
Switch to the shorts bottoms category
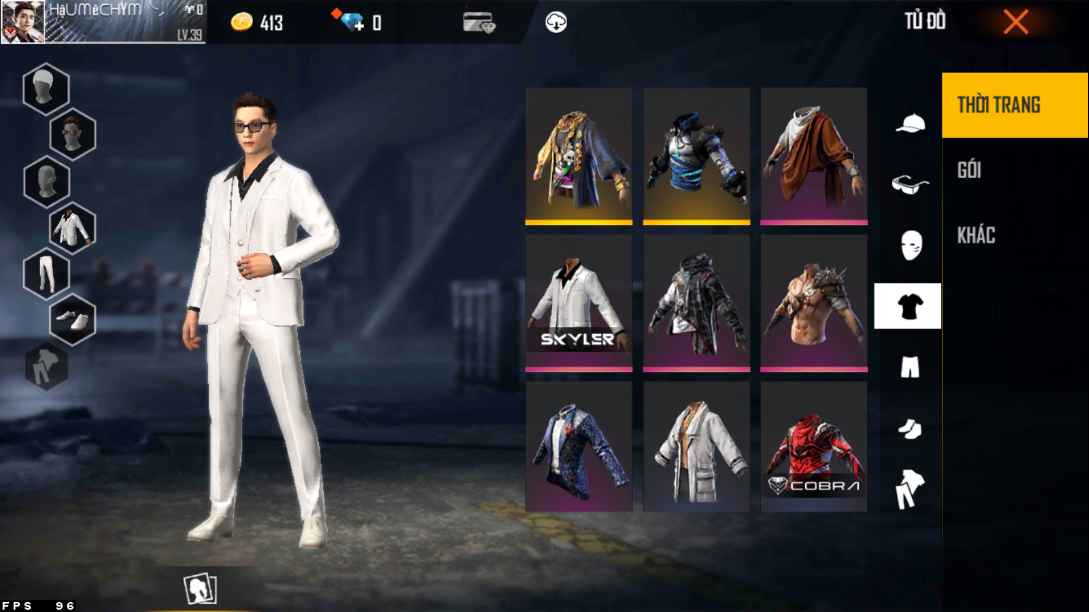pyautogui.click(x=909, y=368)
